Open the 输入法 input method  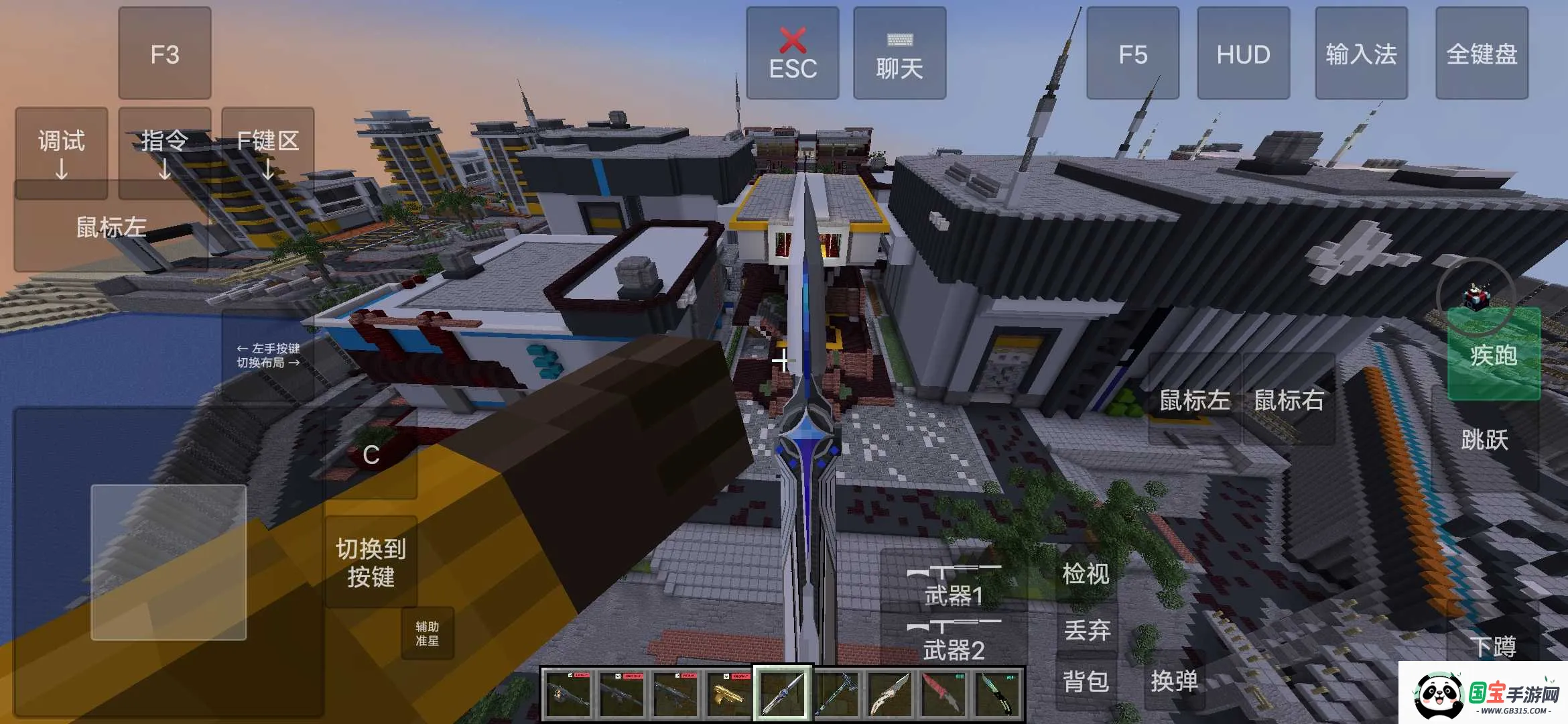pos(1362,54)
